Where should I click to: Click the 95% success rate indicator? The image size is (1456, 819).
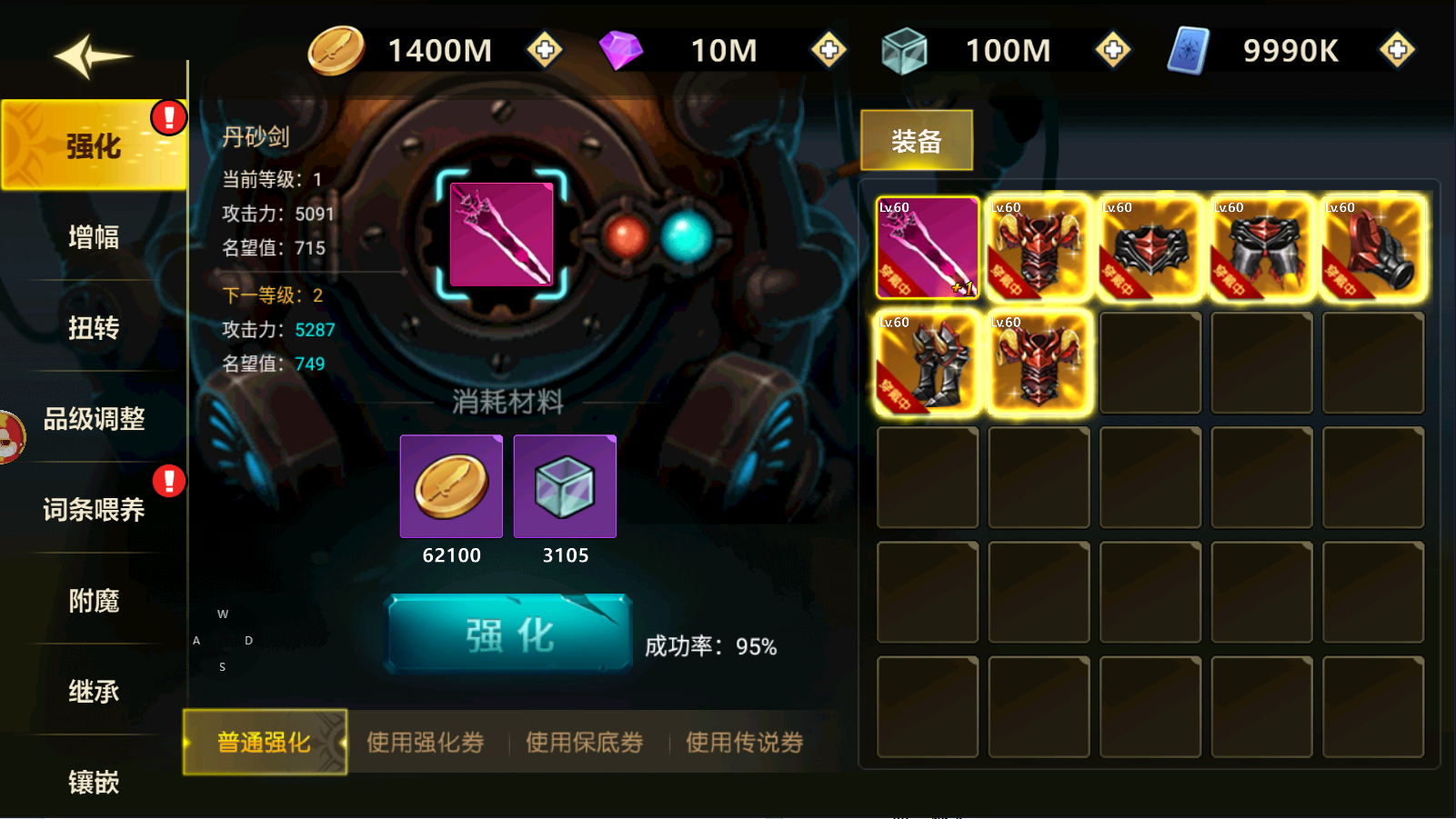[712, 647]
